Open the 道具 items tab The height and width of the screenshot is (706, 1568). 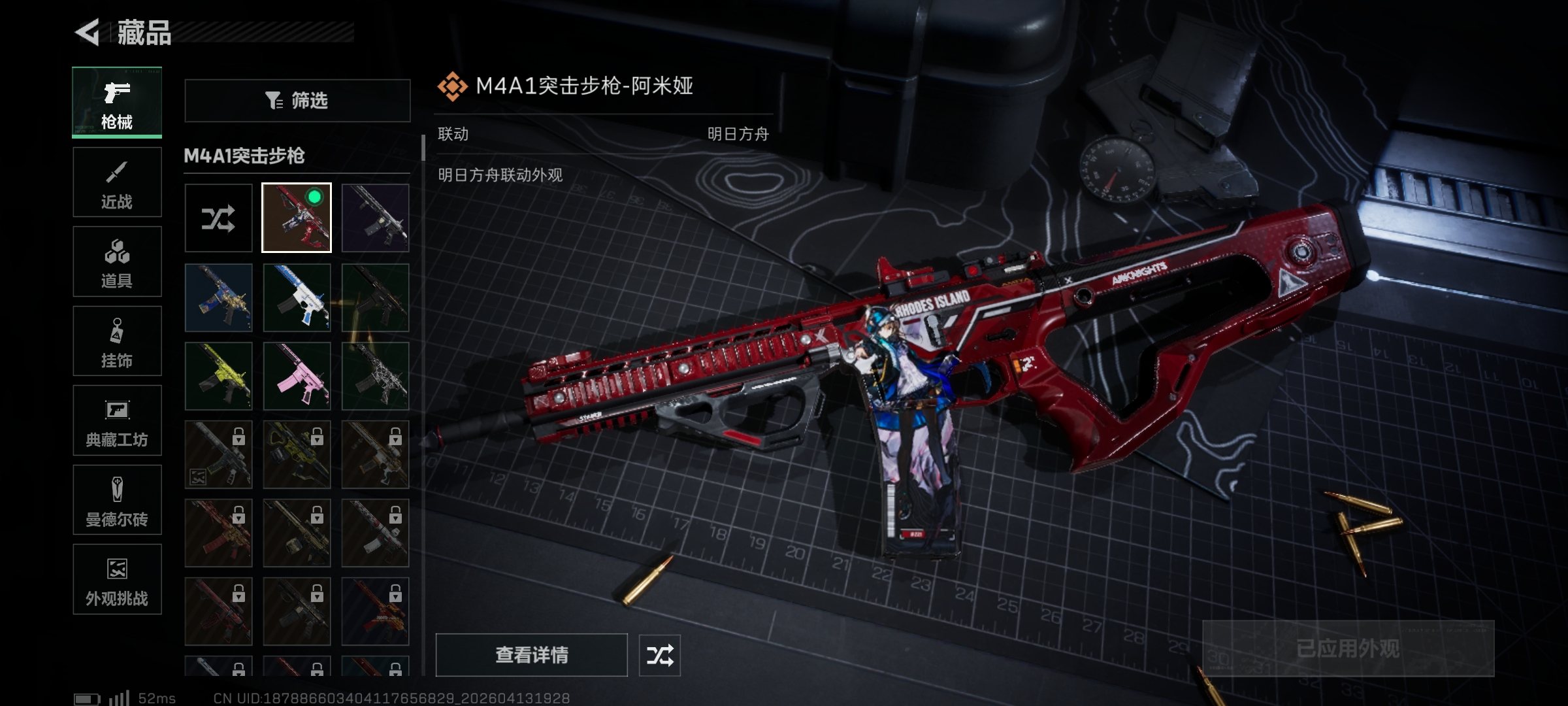click(117, 261)
